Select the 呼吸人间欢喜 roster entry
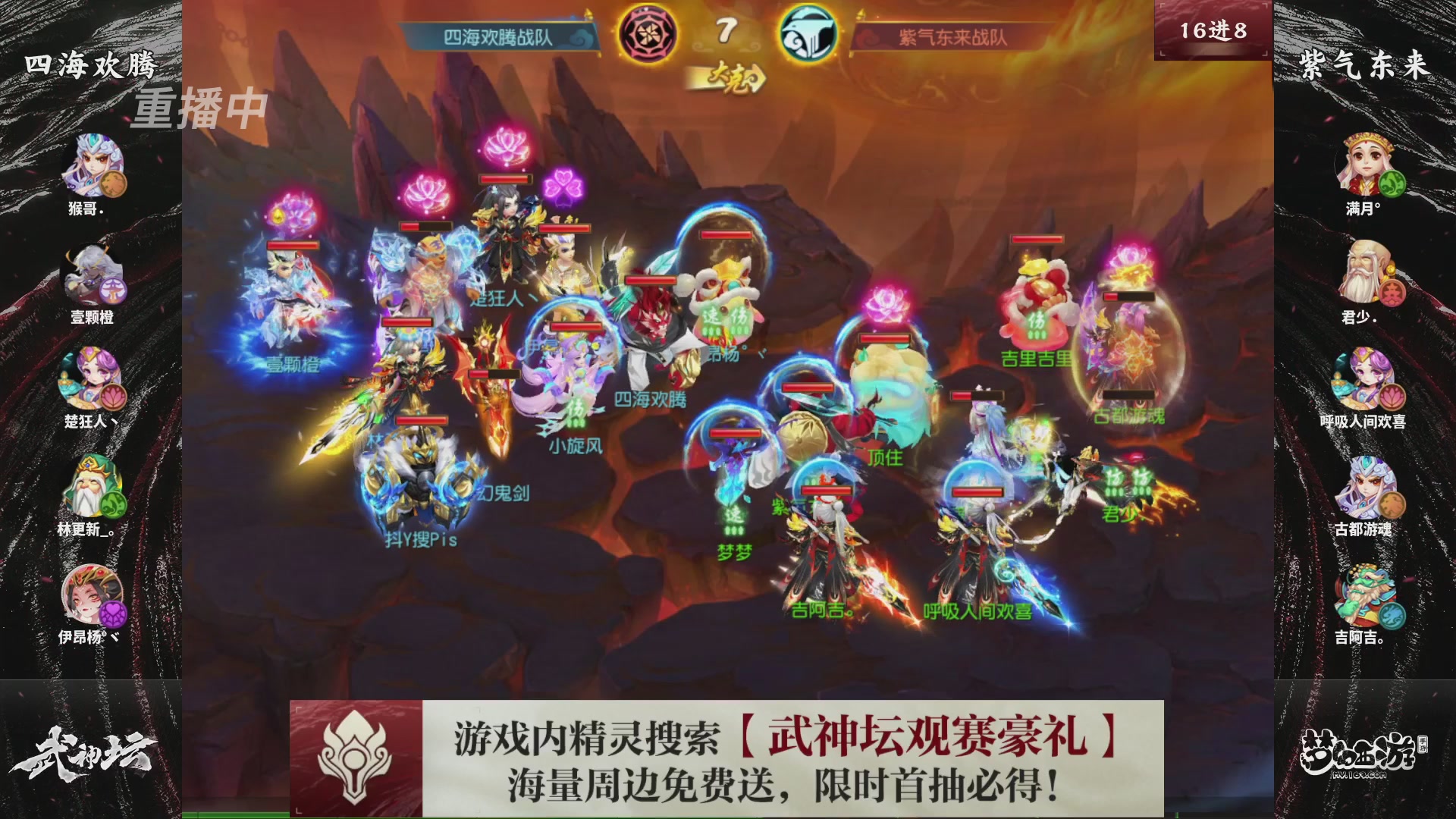 point(1363,379)
